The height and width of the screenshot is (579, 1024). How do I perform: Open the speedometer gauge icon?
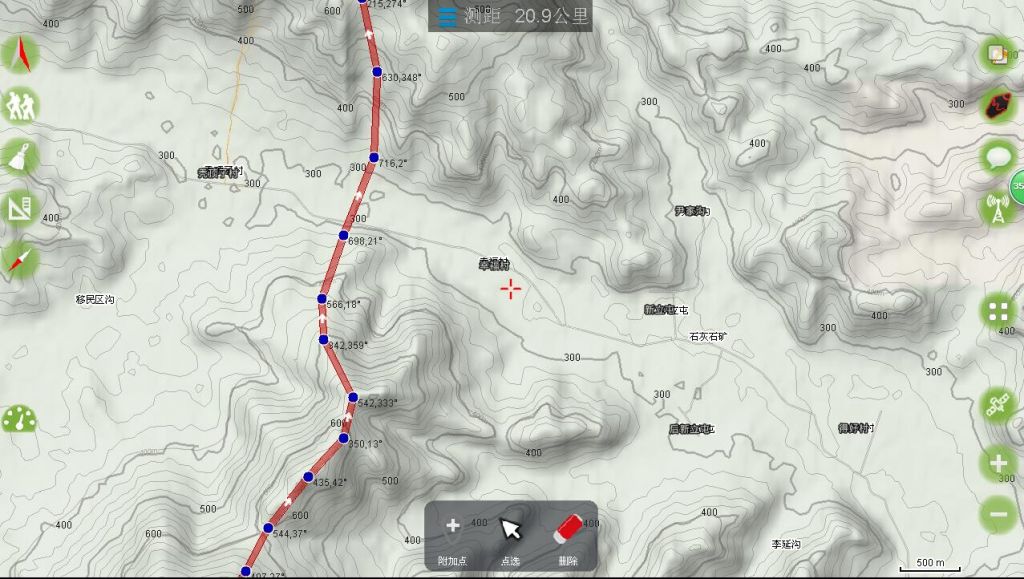coord(18,419)
